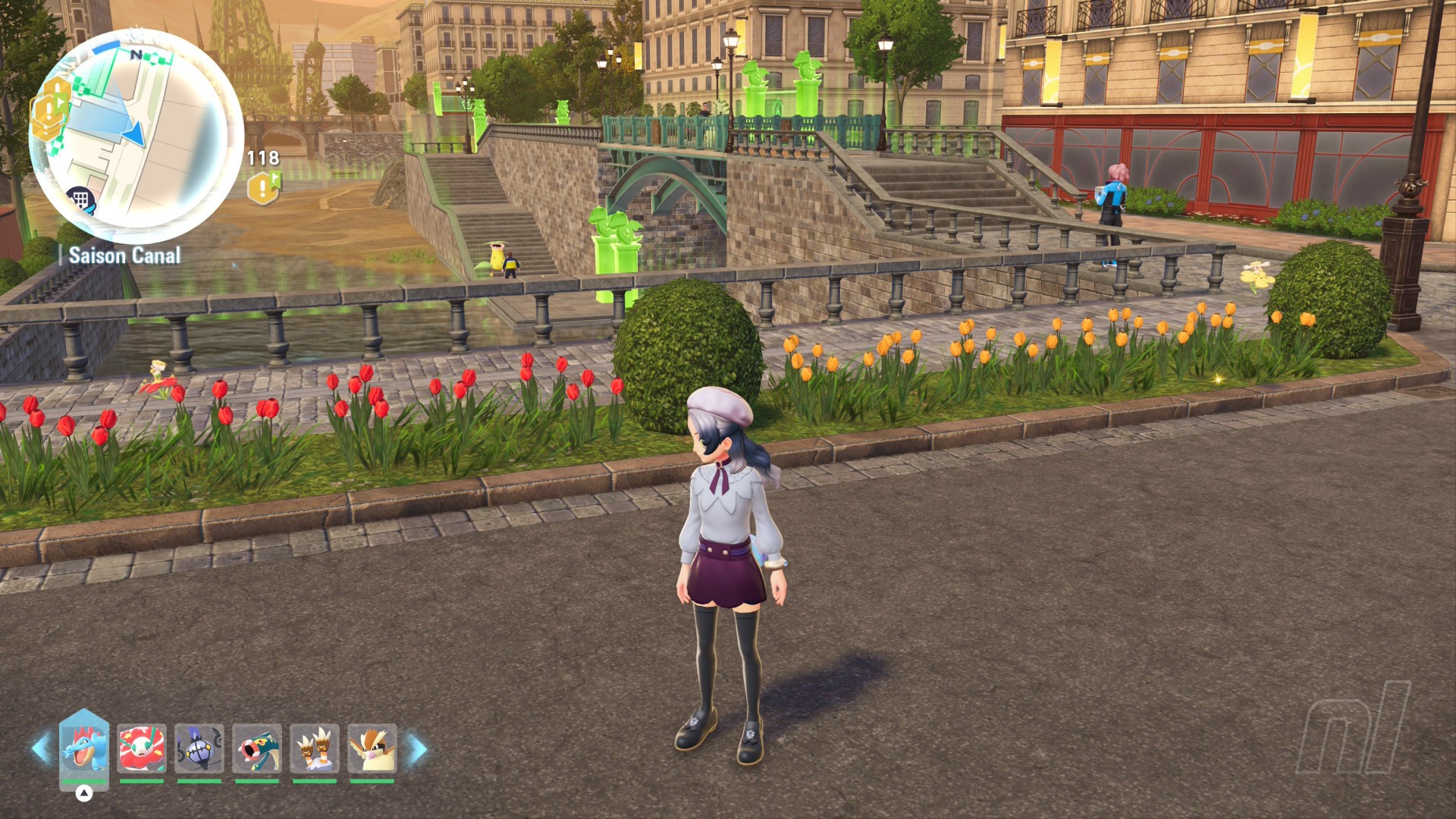Pick the Binacle party slot
1456x819 pixels.
click(x=315, y=748)
